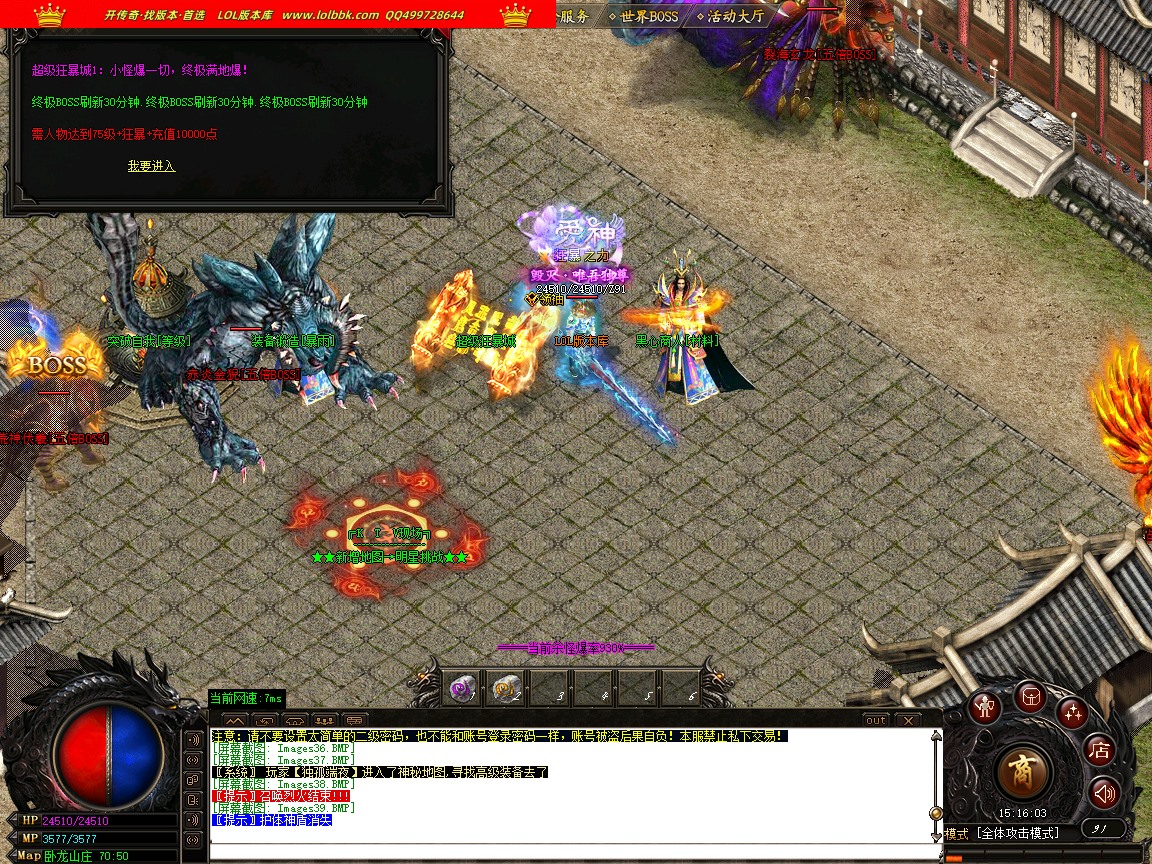Click the 我要进入 link in the dialog
The width and height of the screenshot is (1152, 864).
coord(151,166)
